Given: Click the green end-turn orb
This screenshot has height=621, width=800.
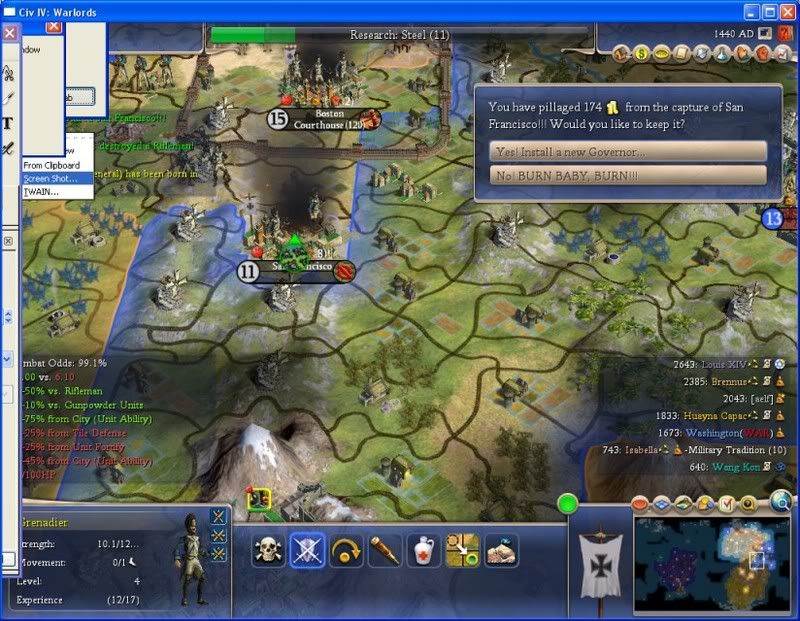Looking at the screenshot, I should [568, 504].
